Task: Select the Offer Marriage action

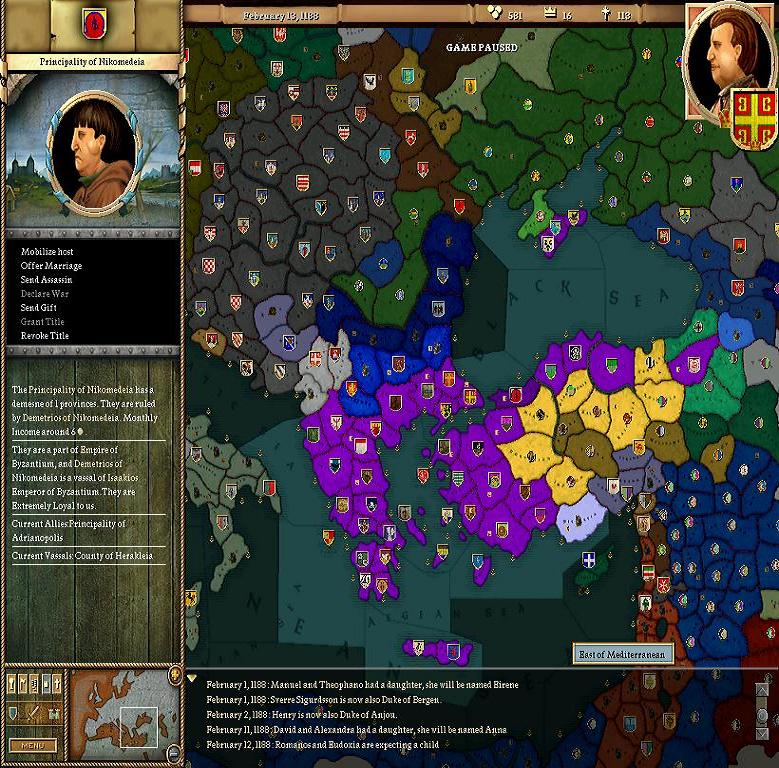Action: click(x=51, y=265)
